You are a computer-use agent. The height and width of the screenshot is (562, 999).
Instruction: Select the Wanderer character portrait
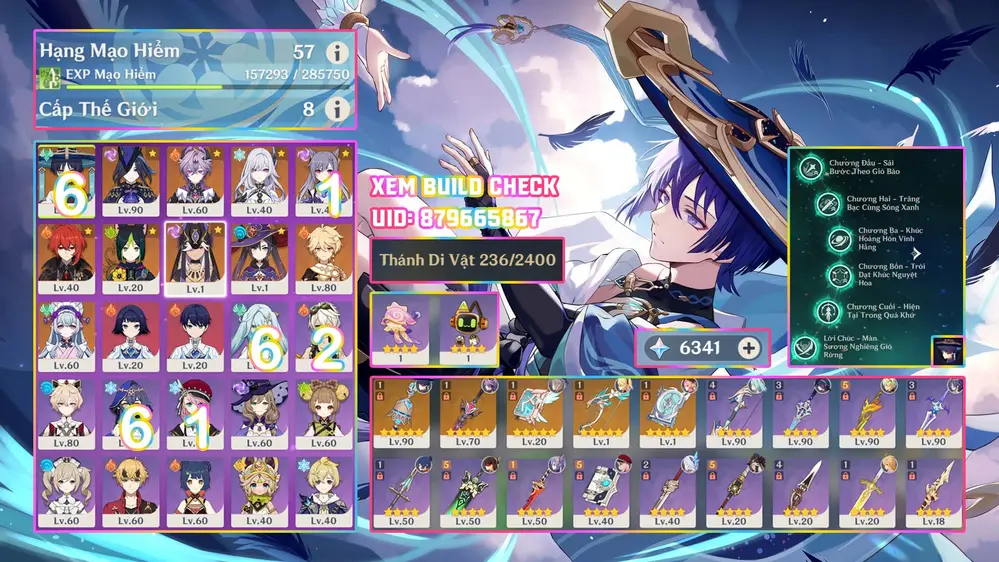point(67,181)
